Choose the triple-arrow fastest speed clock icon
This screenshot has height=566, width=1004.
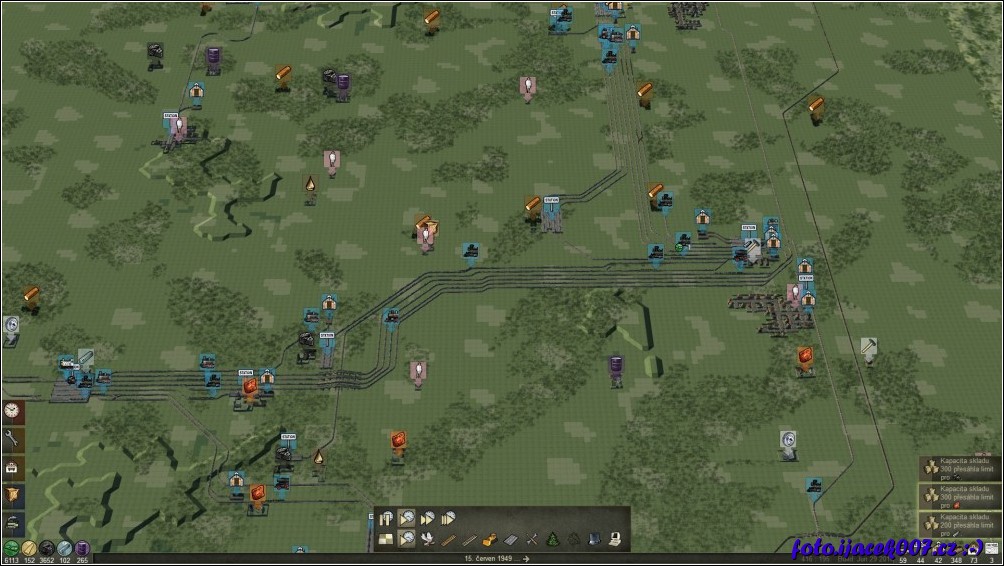(x=448, y=518)
